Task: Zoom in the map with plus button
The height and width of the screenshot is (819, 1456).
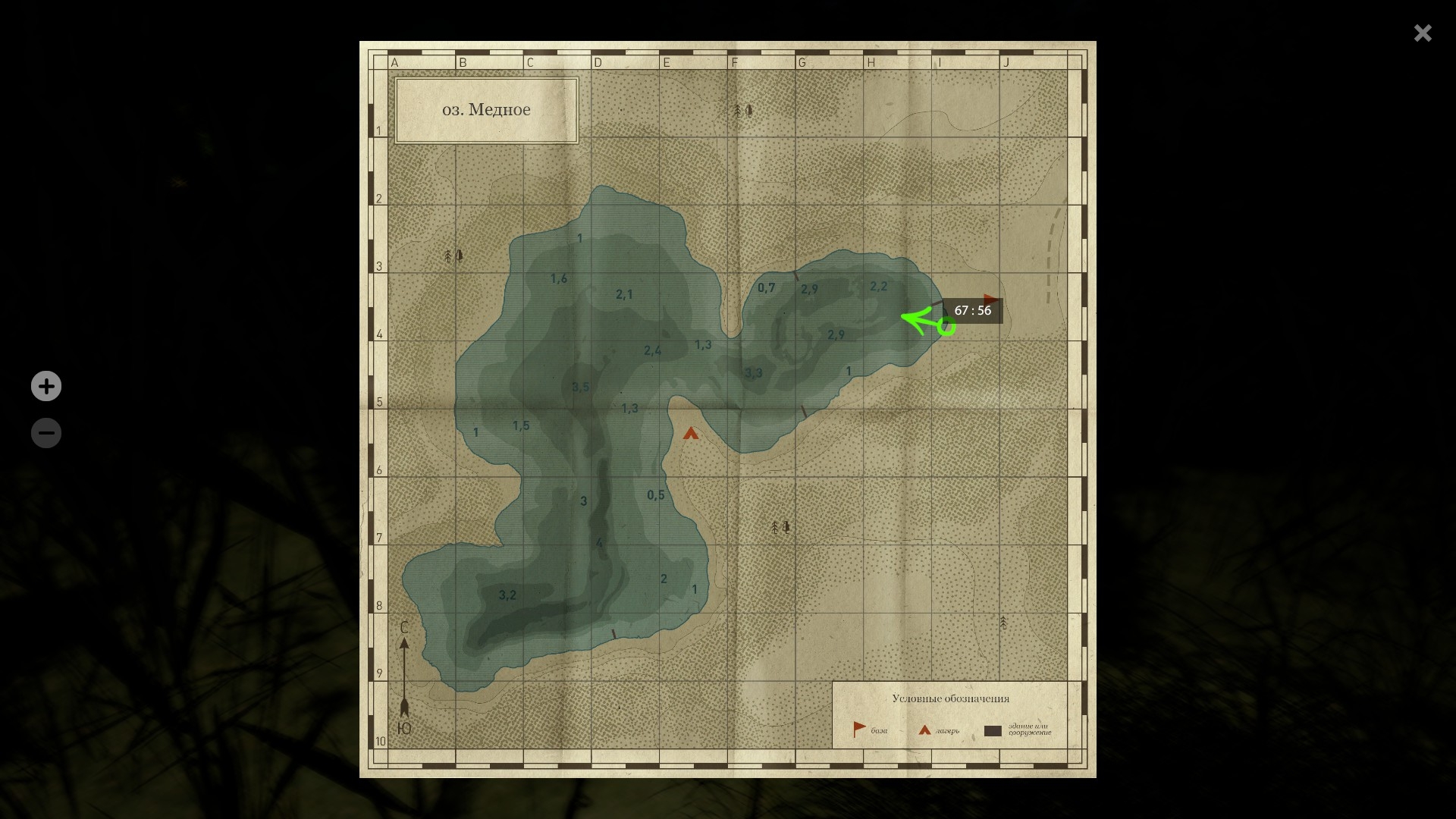Action: point(46,386)
